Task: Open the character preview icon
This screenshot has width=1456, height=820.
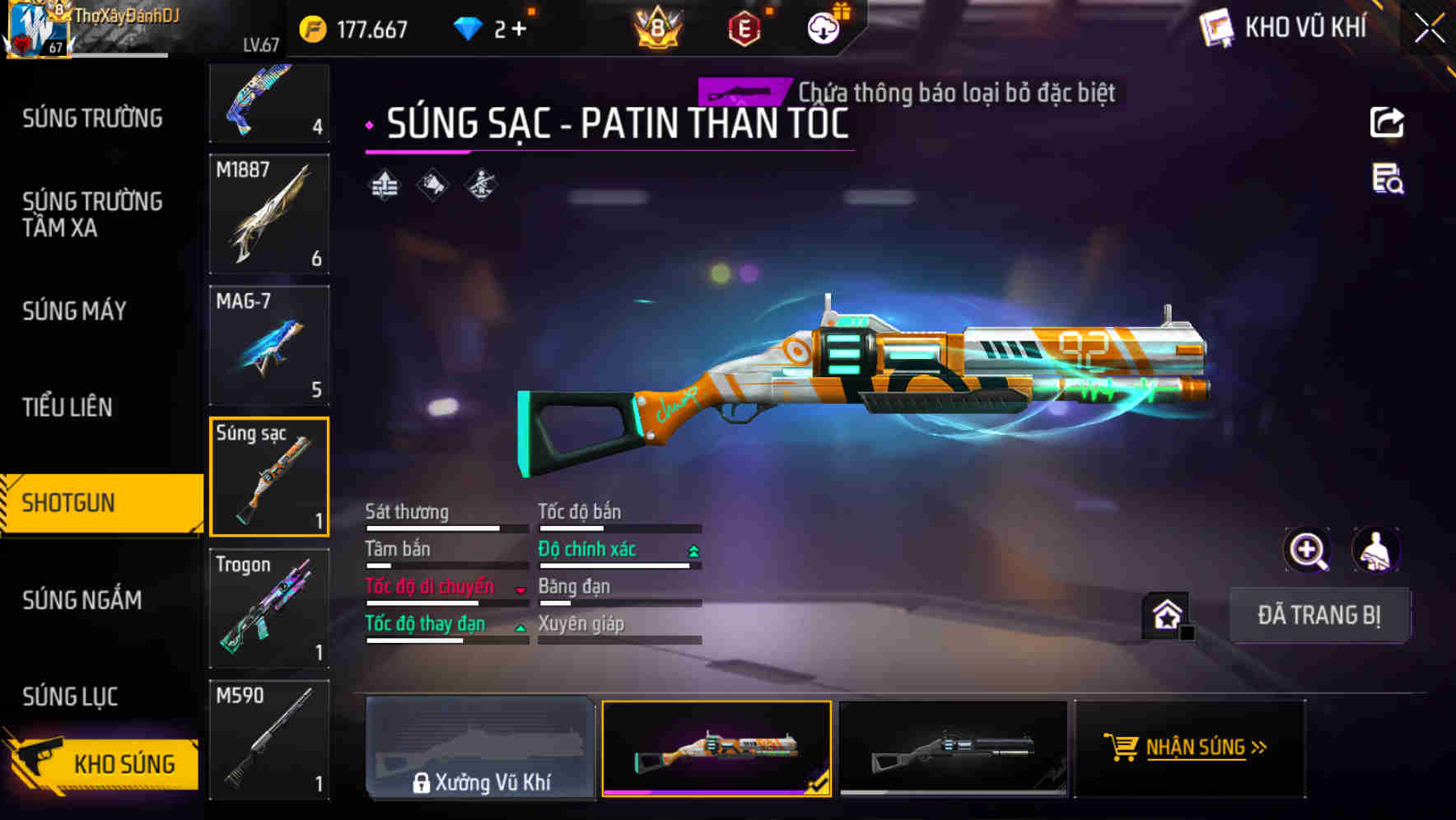Action: (1375, 550)
